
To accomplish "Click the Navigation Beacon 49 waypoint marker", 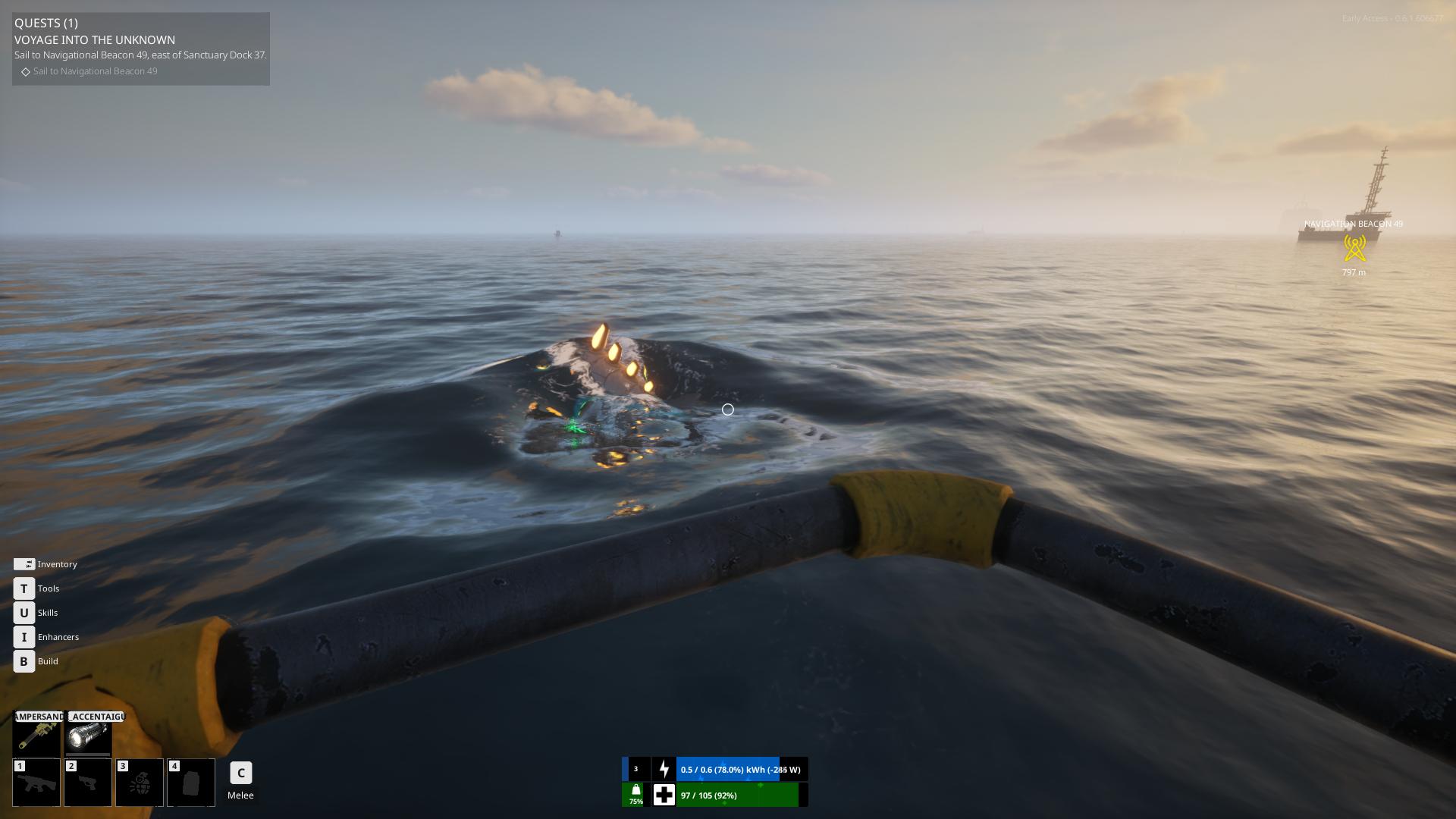I will pyautogui.click(x=1354, y=248).
